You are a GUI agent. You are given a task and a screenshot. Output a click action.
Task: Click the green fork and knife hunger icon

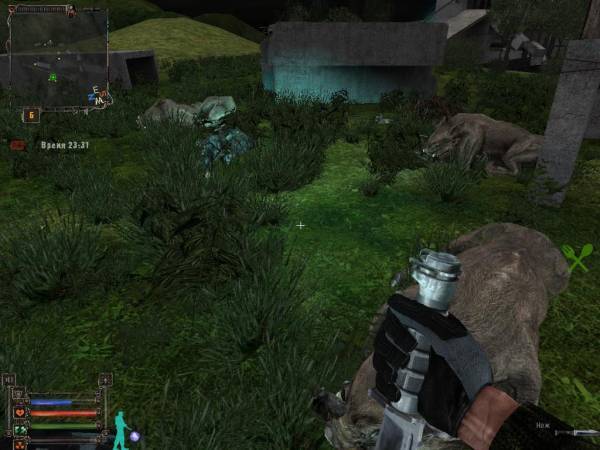coord(578,258)
